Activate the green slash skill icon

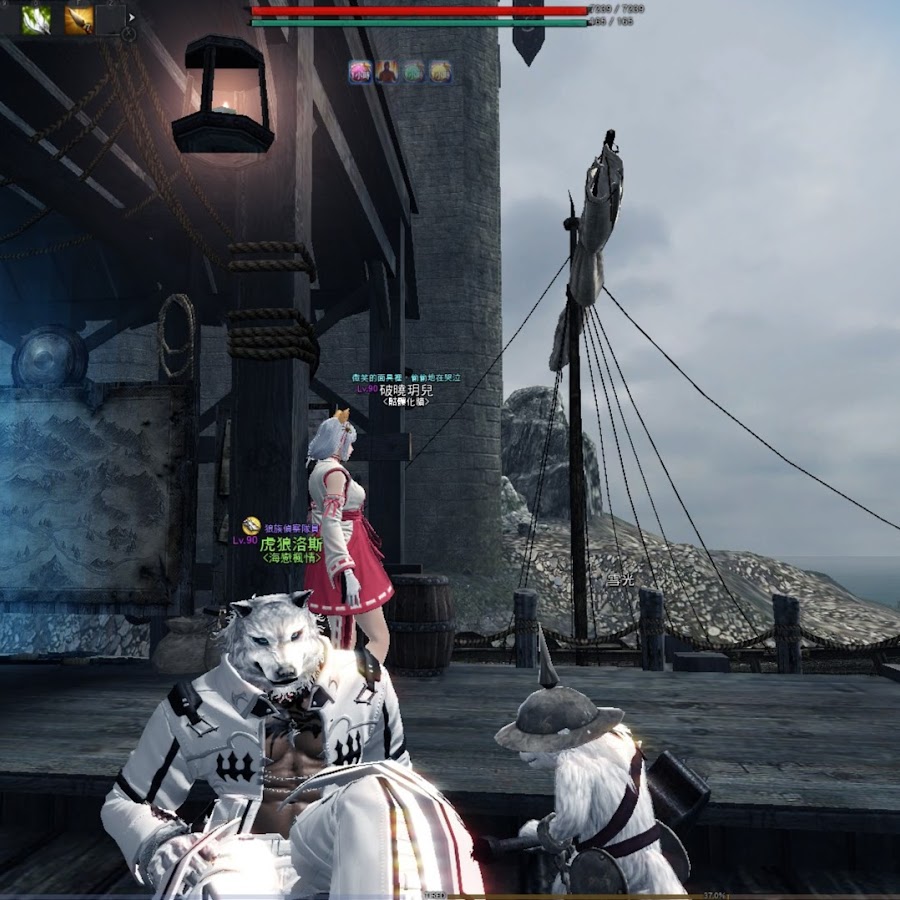[x=36, y=19]
